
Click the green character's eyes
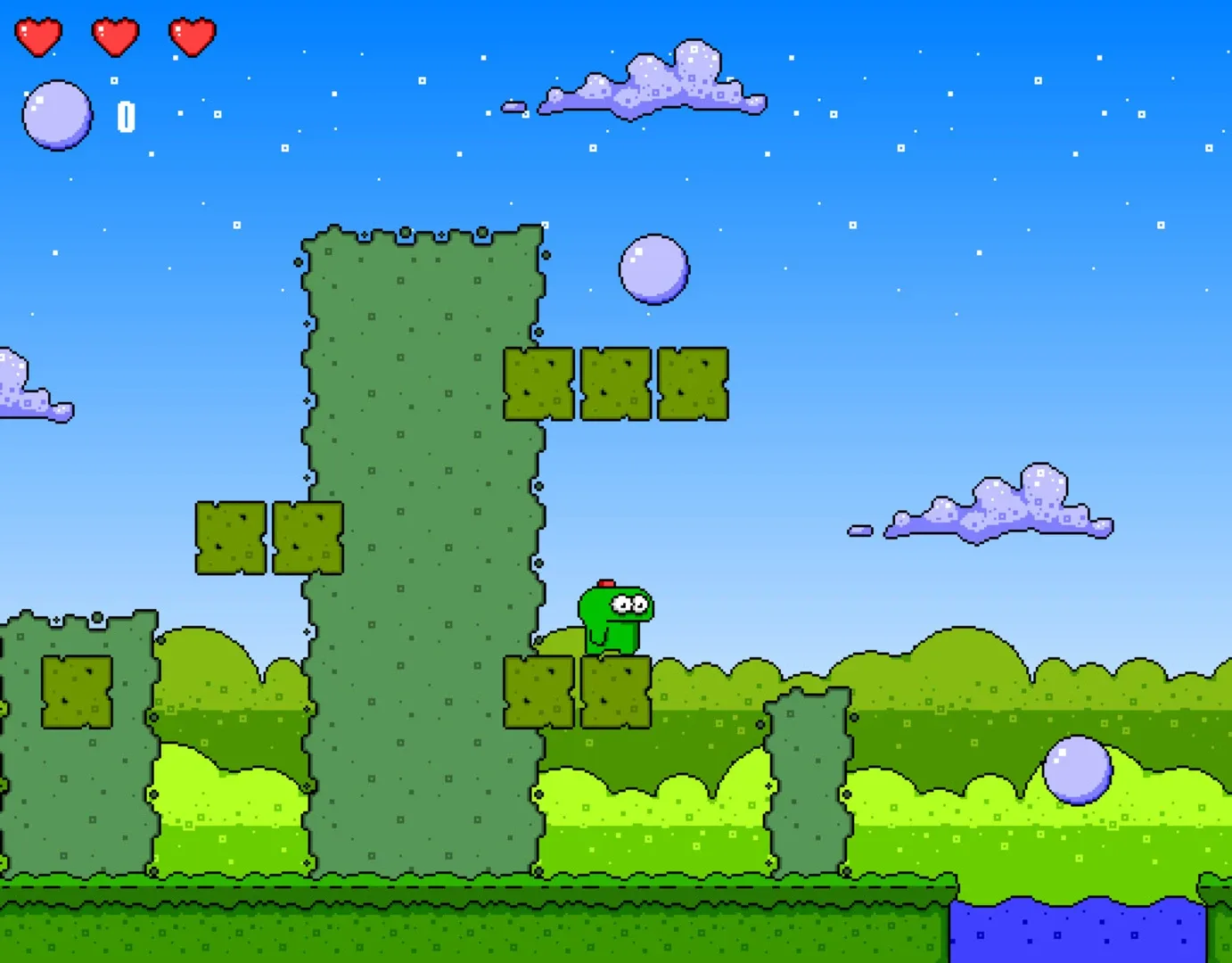(629, 605)
